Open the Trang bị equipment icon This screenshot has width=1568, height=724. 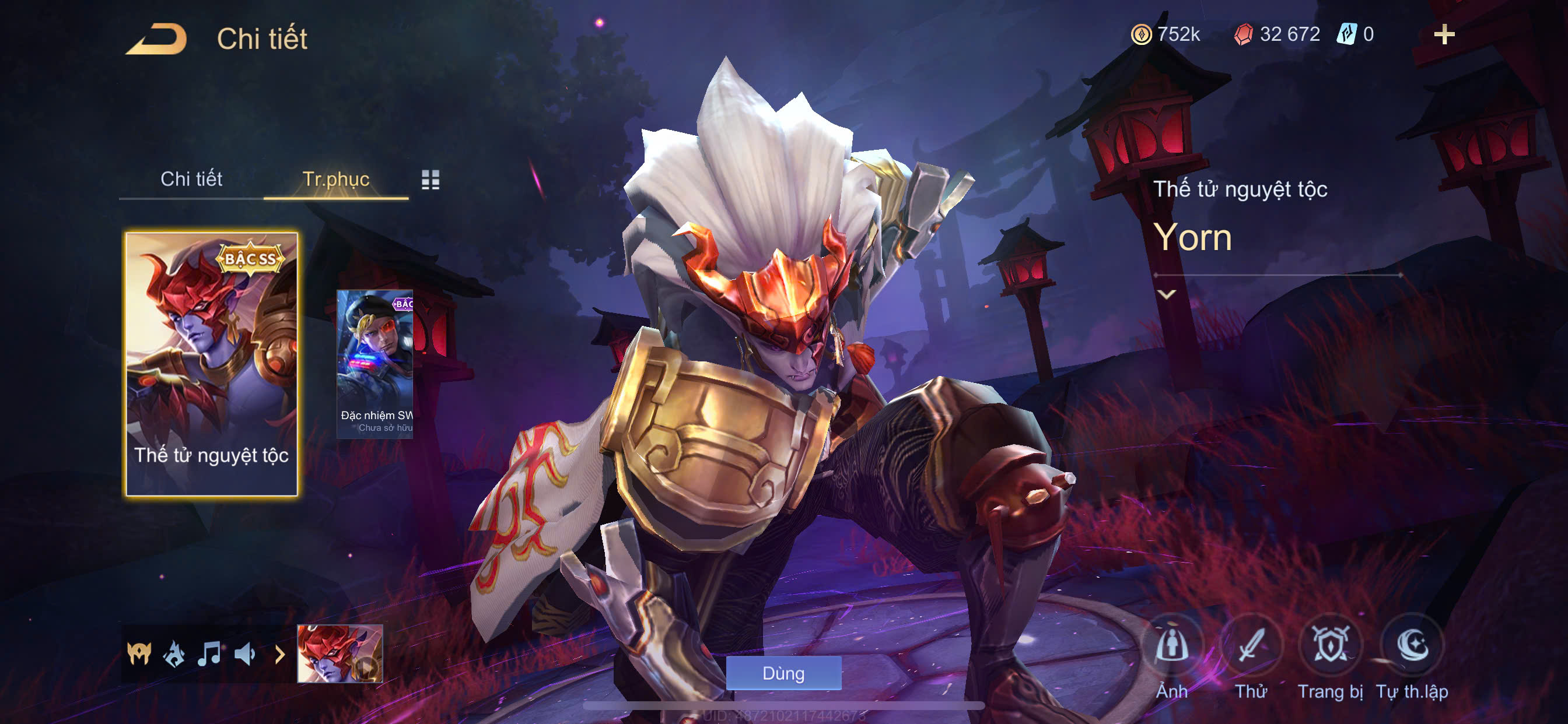[x=1330, y=646]
